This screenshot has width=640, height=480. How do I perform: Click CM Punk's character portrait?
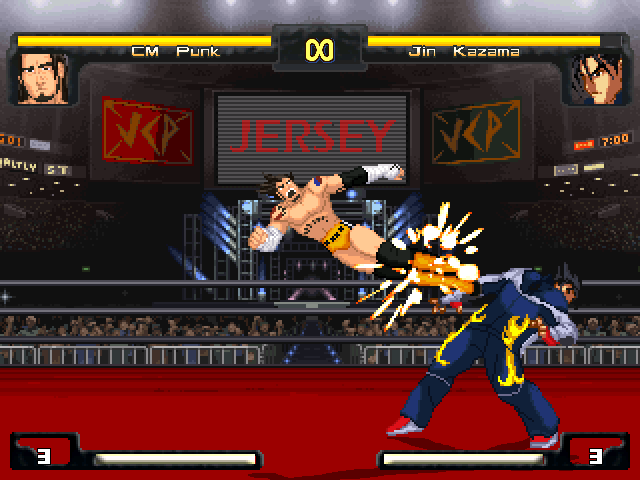(38, 78)
